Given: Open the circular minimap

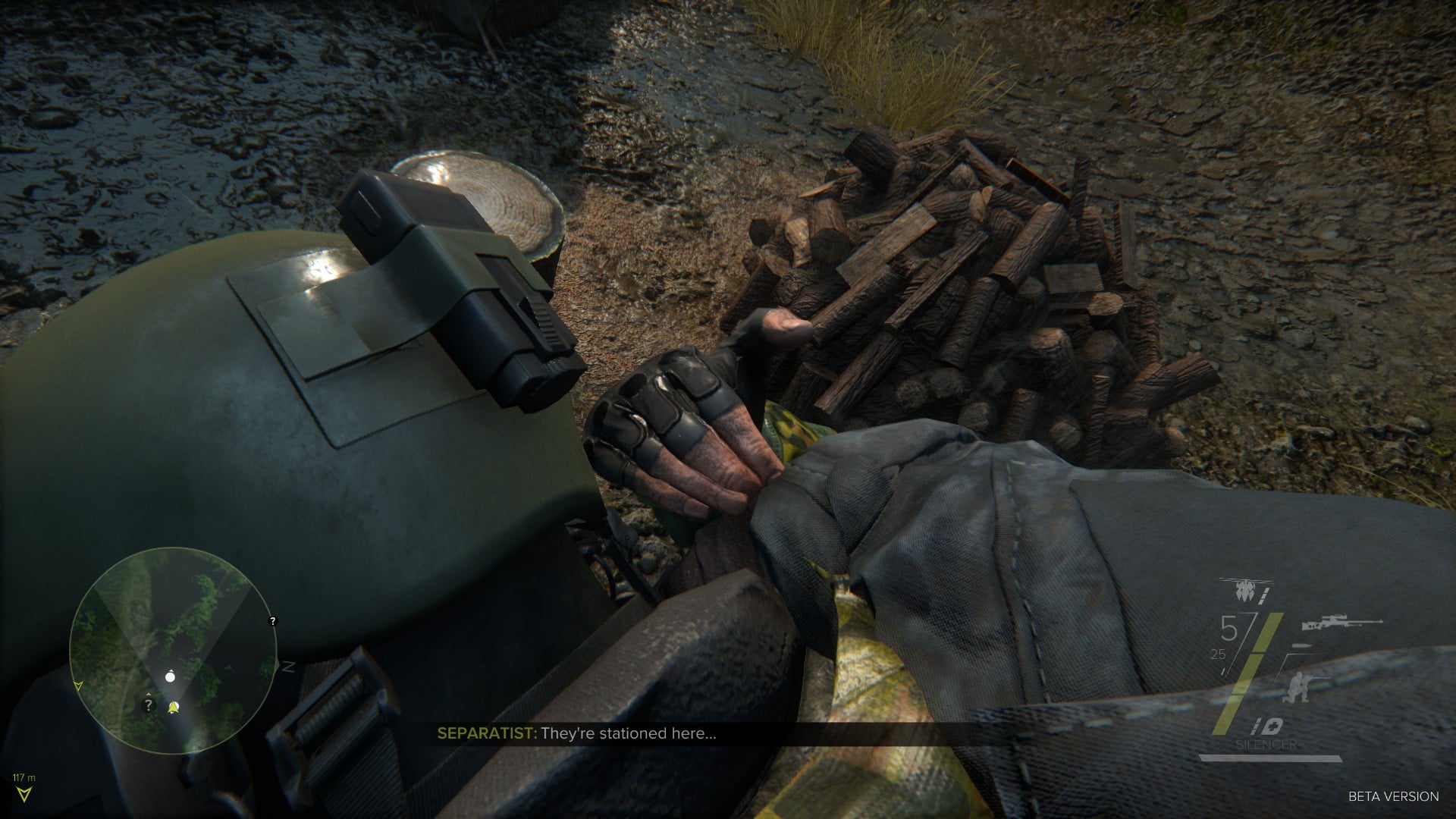Looking at the screenshot, I should coord(173,650).
